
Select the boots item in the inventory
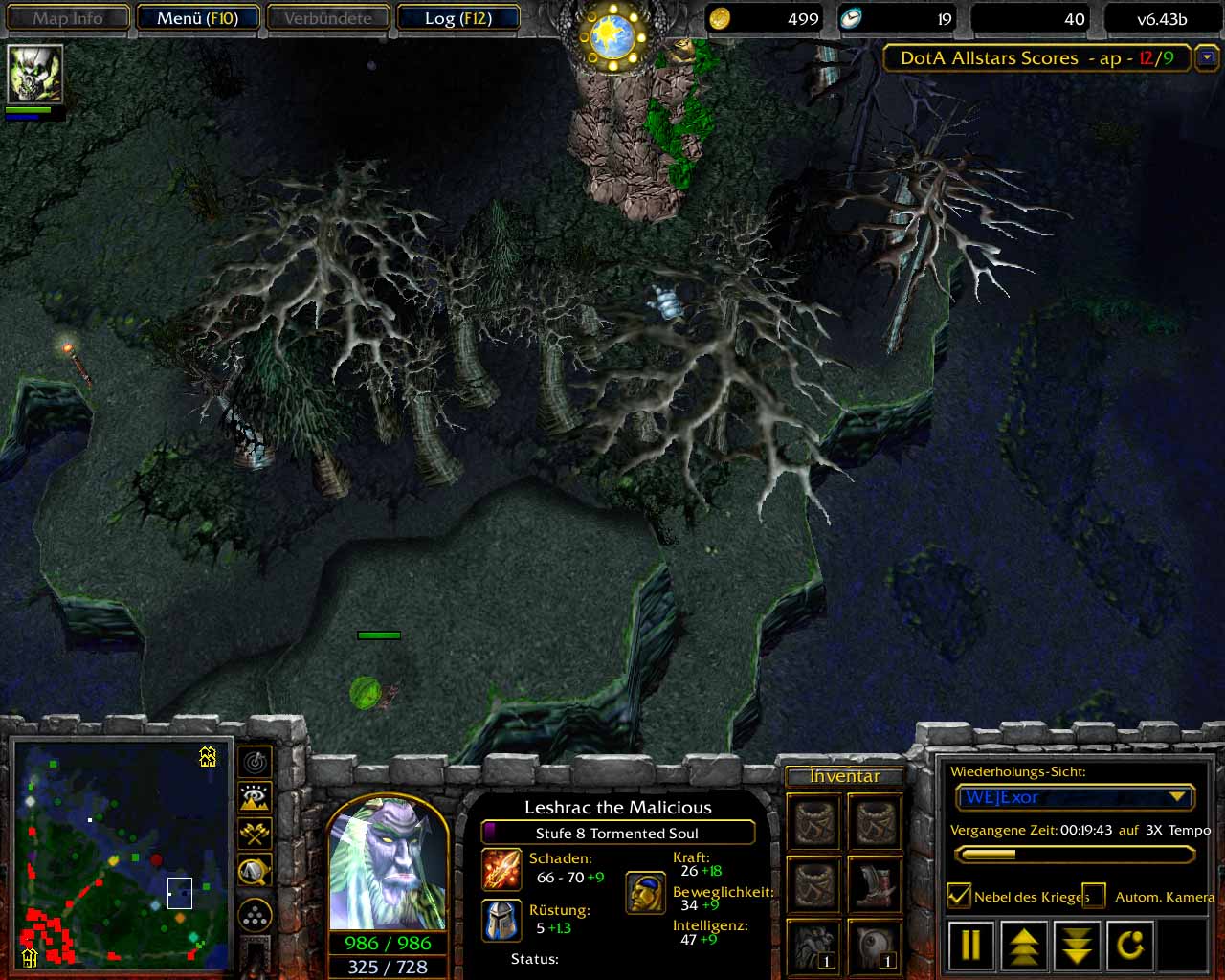click(874, 884)
